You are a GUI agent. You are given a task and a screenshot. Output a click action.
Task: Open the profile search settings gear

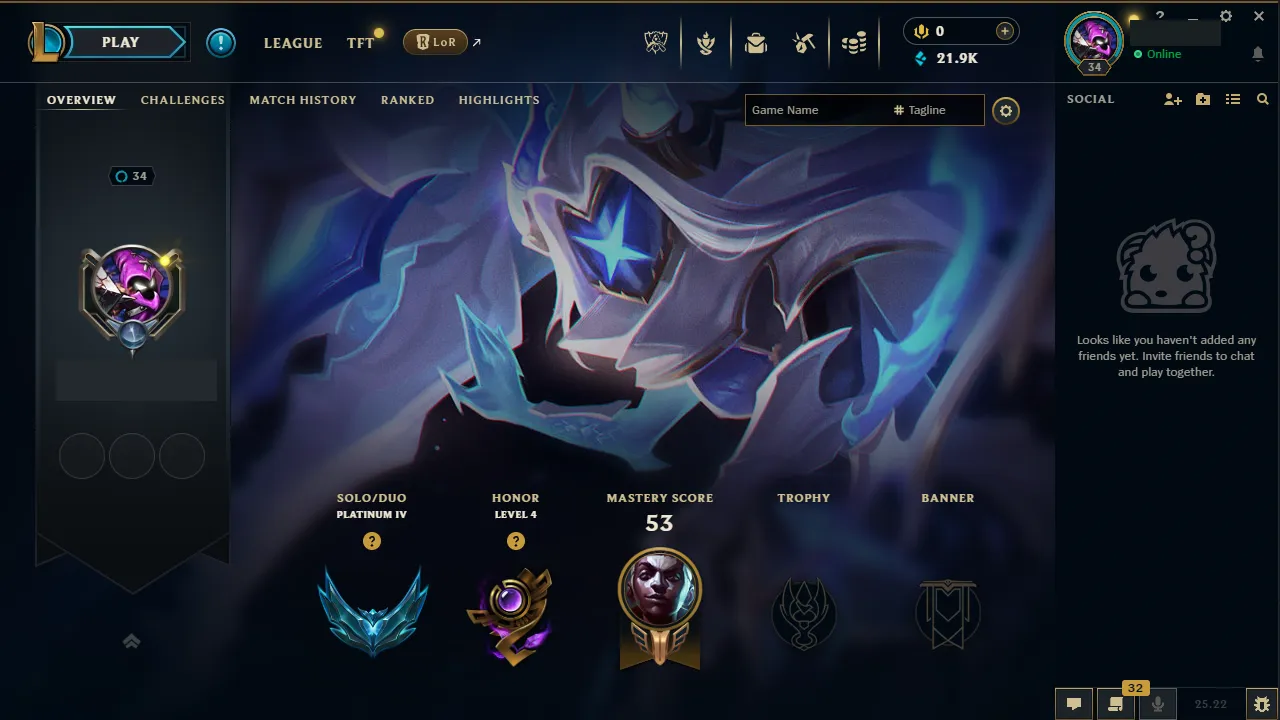tap(1006, 110)
